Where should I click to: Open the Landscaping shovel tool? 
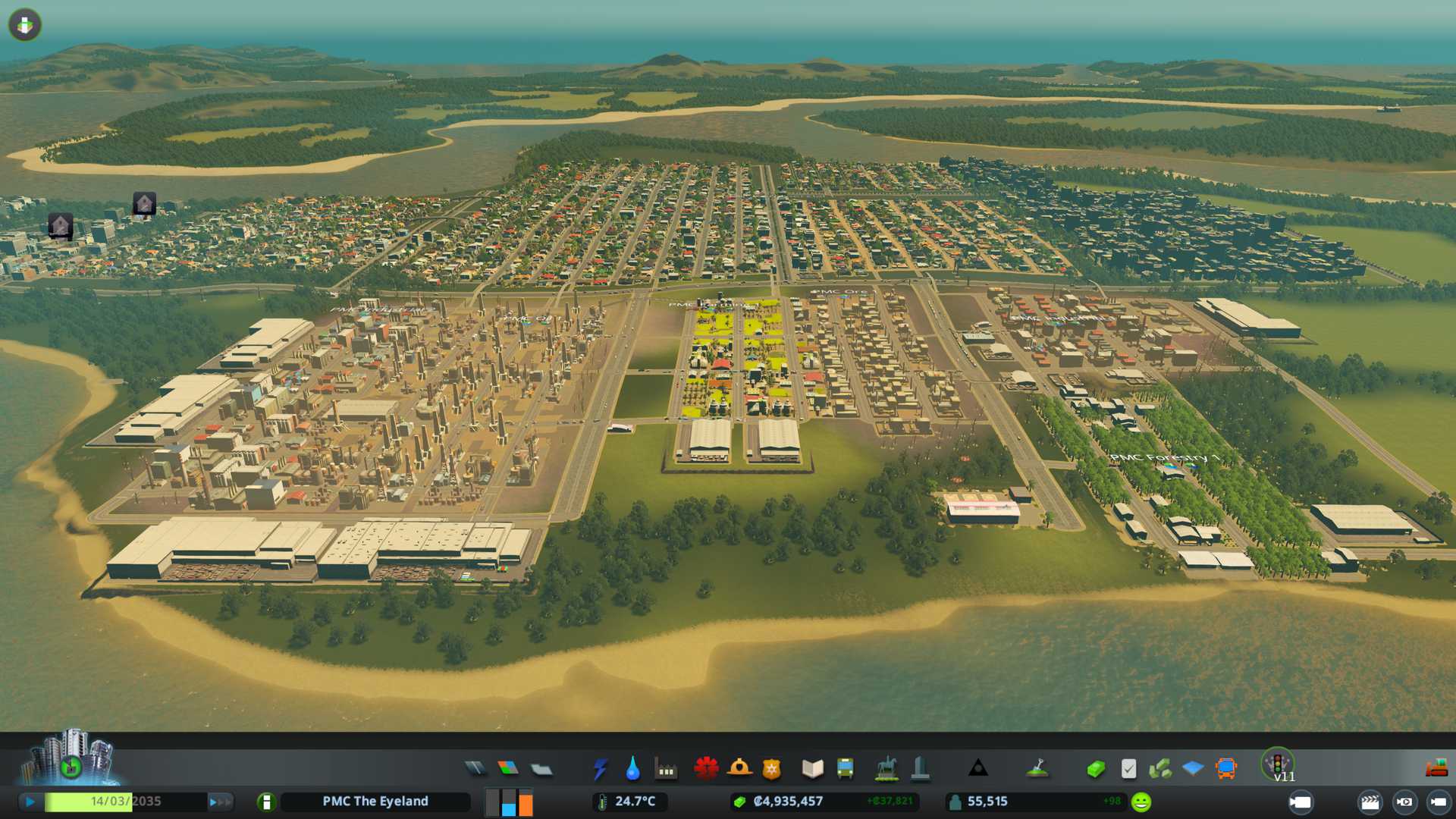[x=1037, y=769]
